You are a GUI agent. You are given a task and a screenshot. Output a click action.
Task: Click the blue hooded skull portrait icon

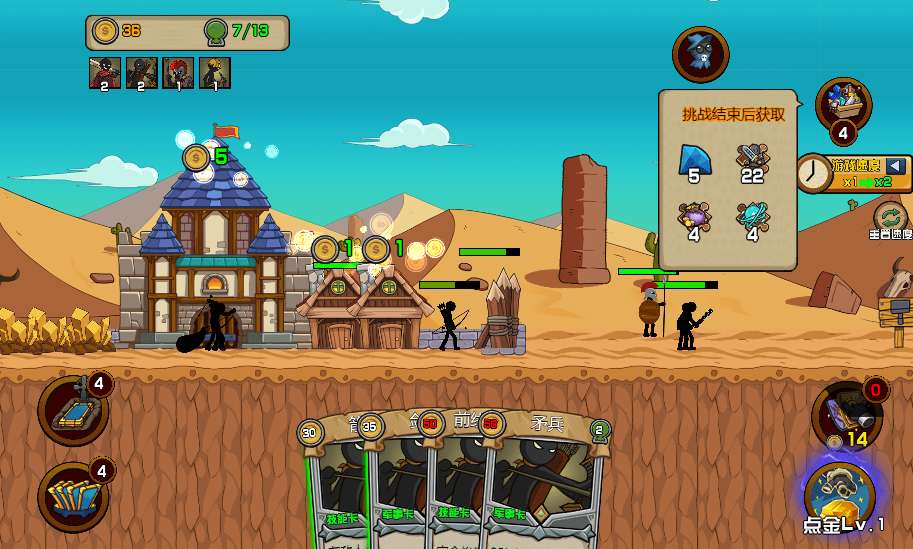tap(700, 54)
